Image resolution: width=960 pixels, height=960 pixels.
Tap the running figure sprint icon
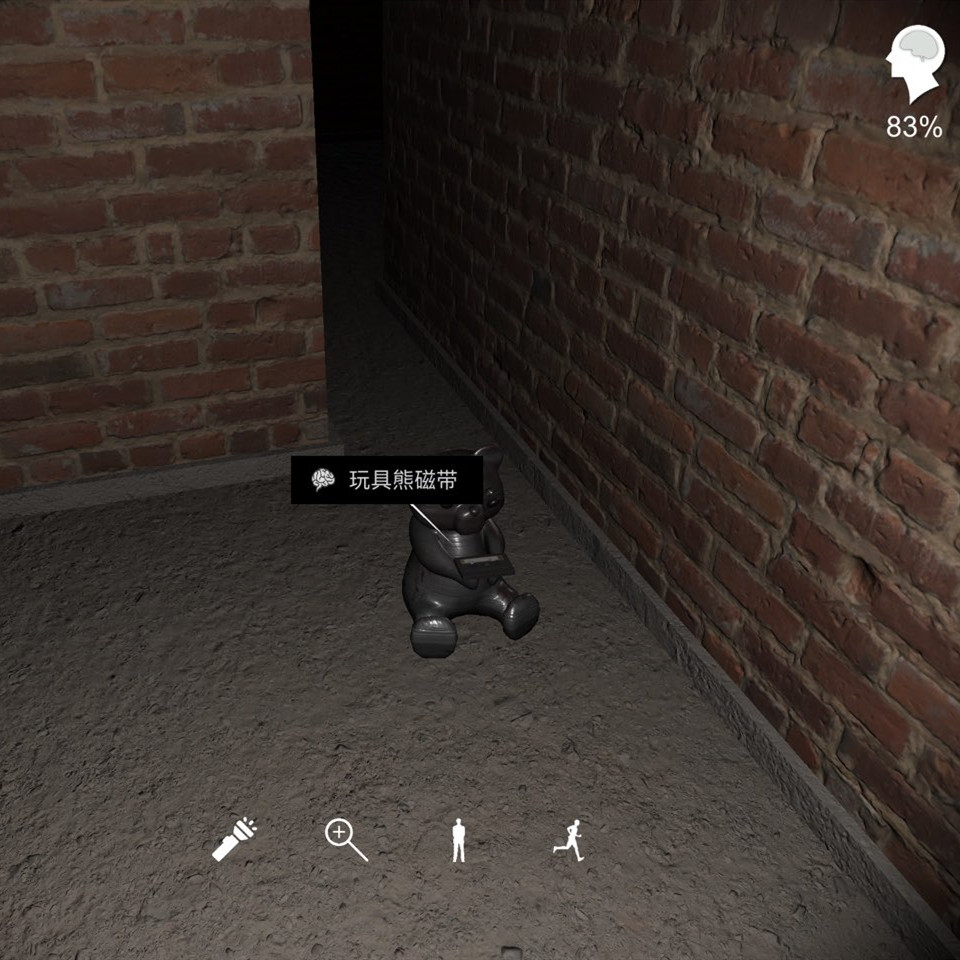pos(569,839)
